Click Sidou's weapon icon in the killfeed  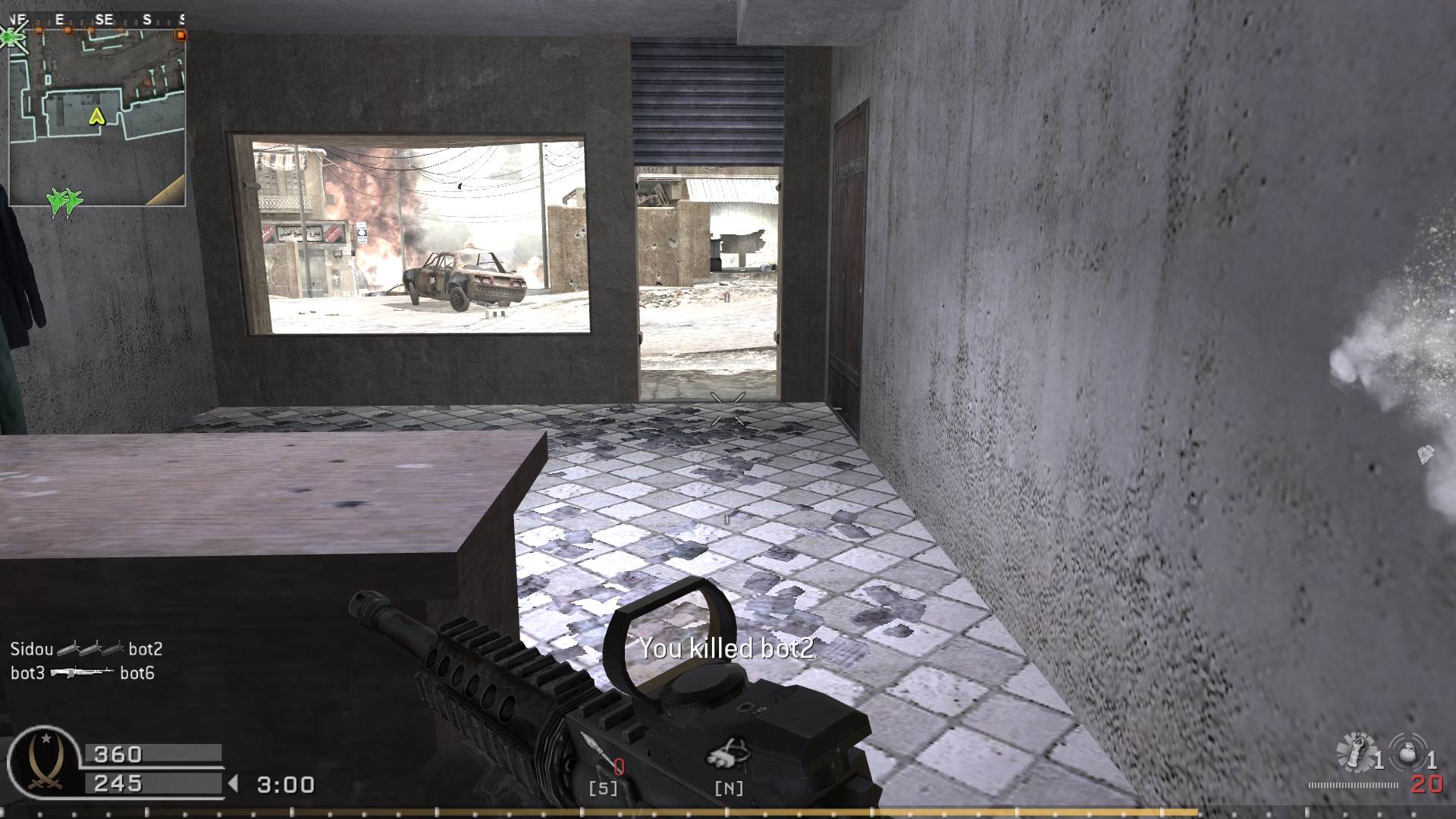pyautogui.click(x=91, y=649)
